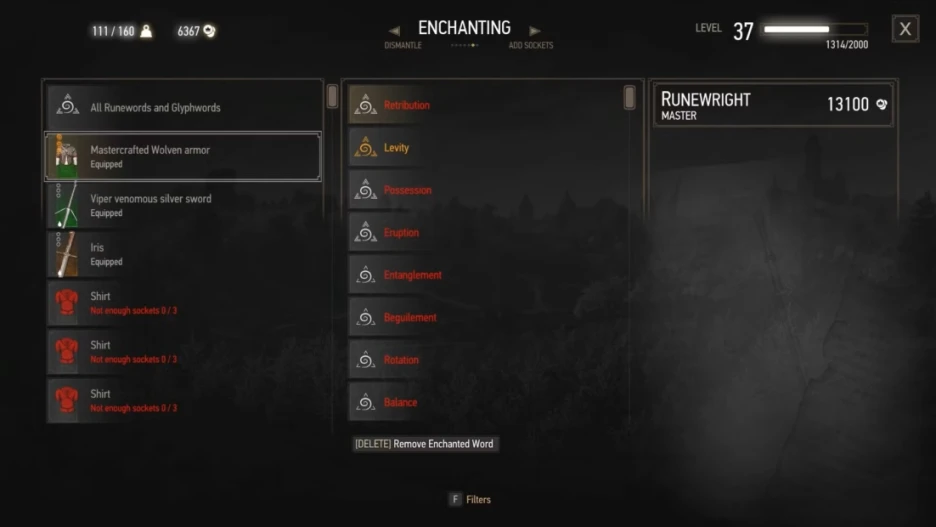
Task: Click the enchantment list scrollbar
Action: 629,97
